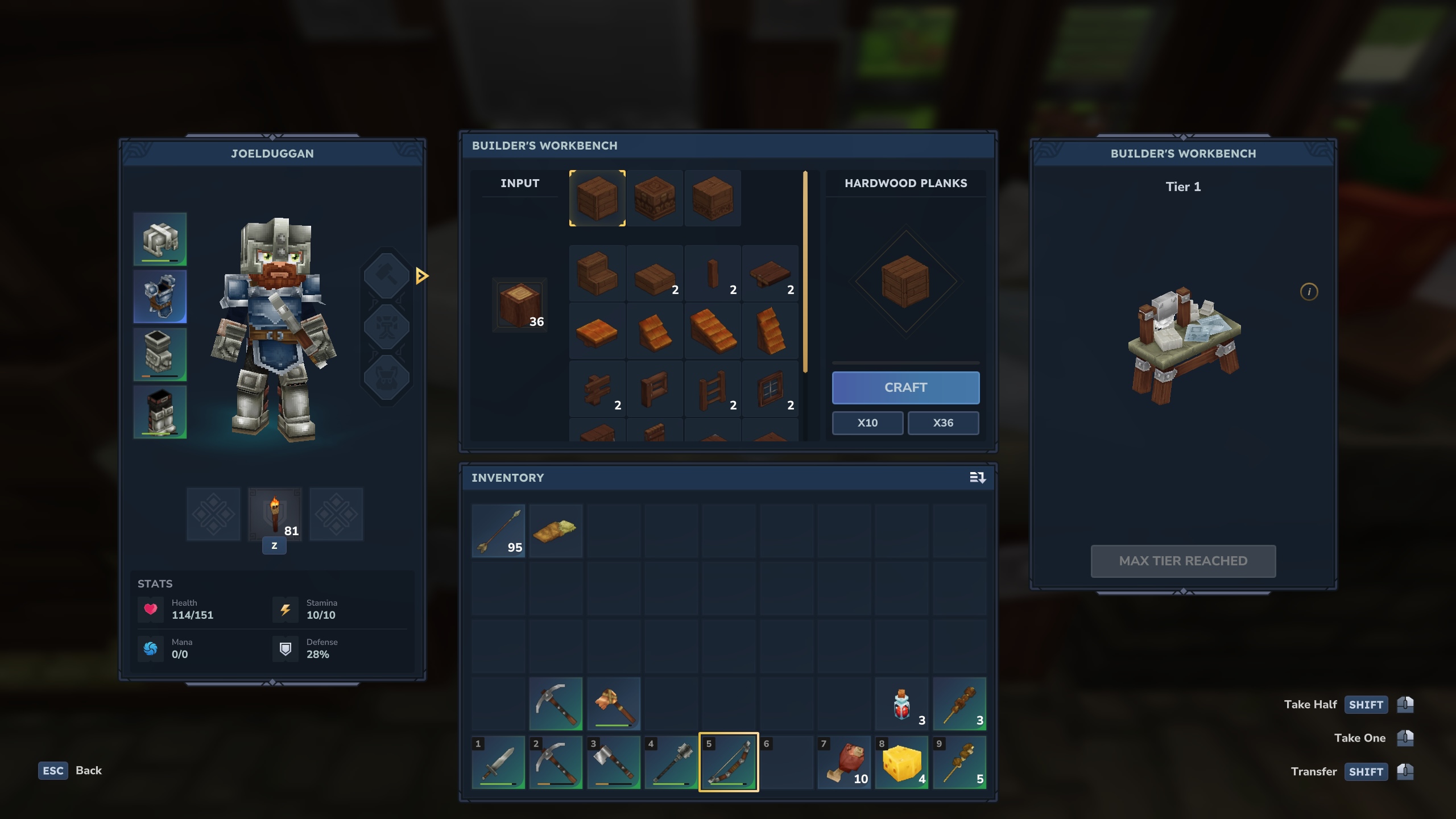Craft the Hardwood Planks
Image resolution: width=1456 pixels, height=819 pixels.
click(905, 387)
